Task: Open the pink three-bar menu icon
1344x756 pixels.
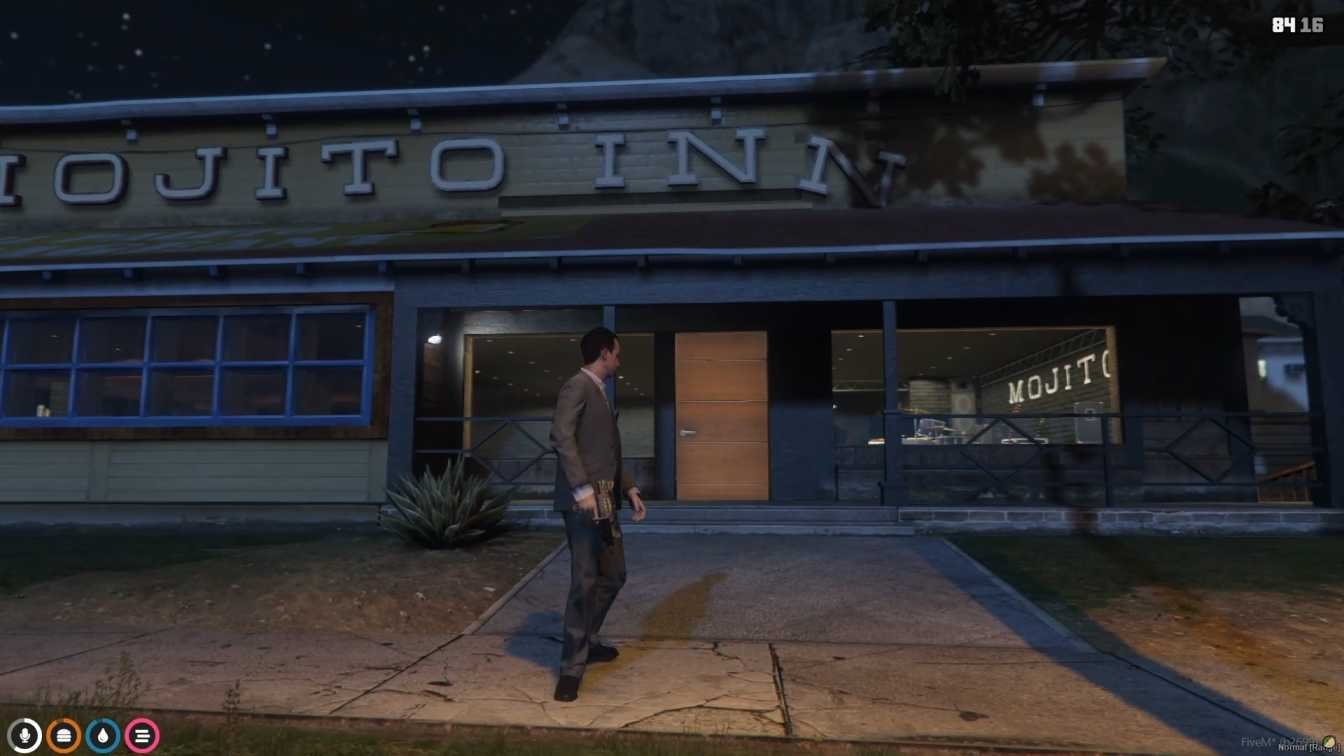Action: (141, 736)
